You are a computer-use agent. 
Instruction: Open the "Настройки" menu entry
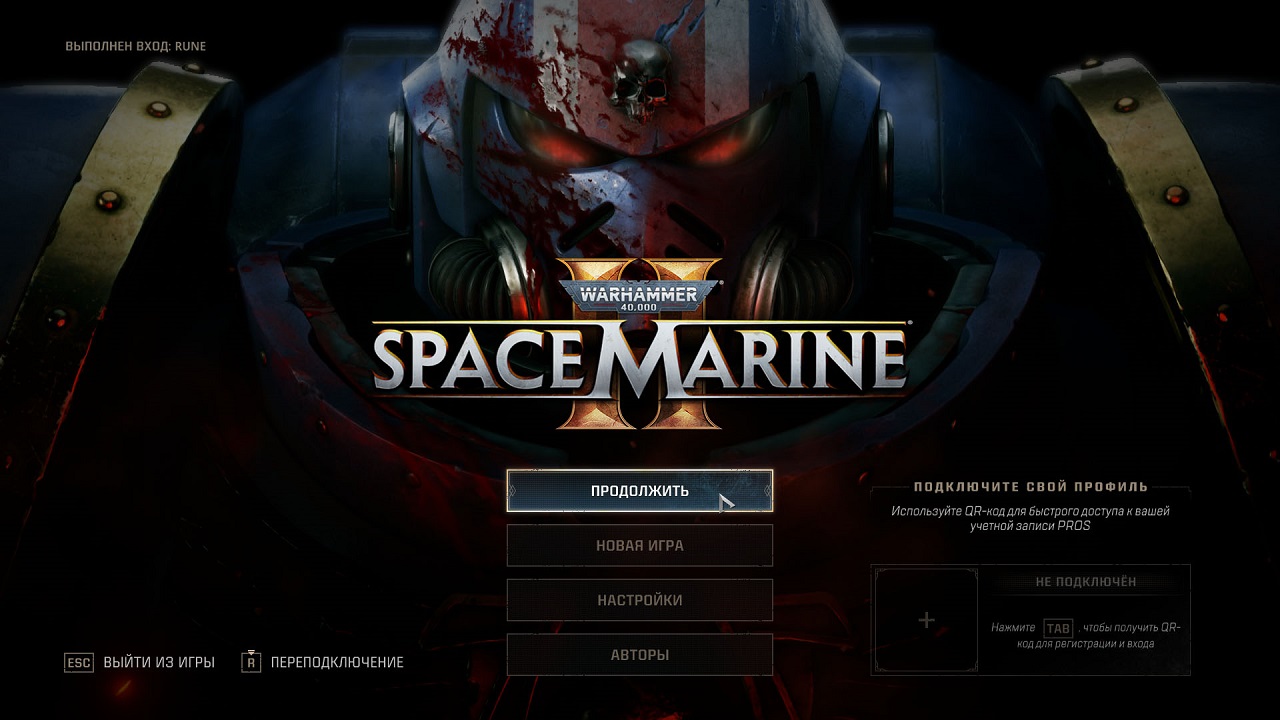640,600
